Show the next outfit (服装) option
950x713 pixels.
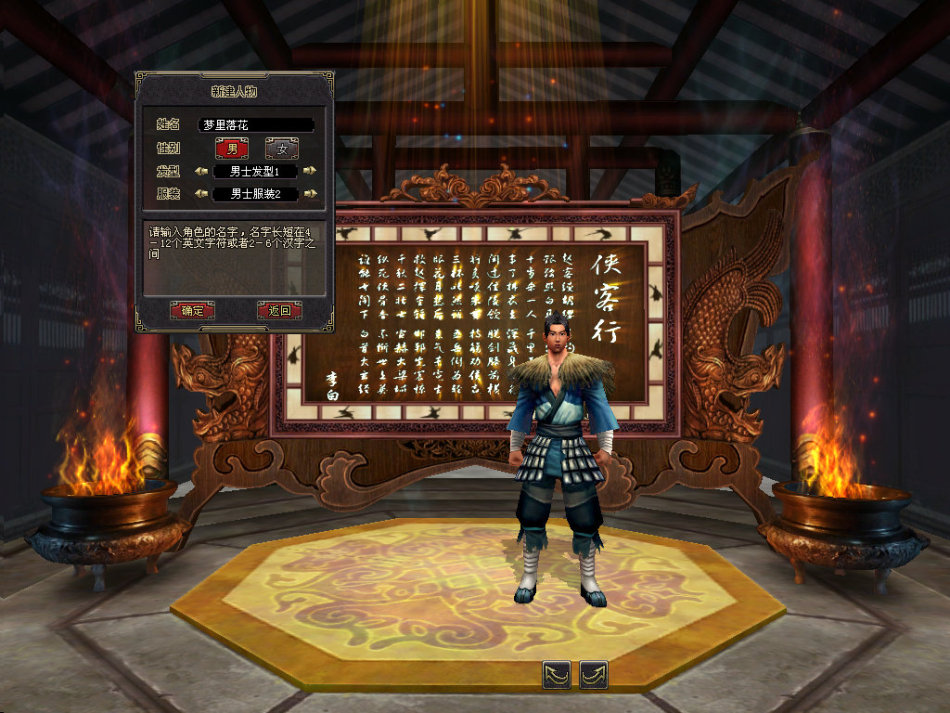pyautogui.click(x=310, y=194)
